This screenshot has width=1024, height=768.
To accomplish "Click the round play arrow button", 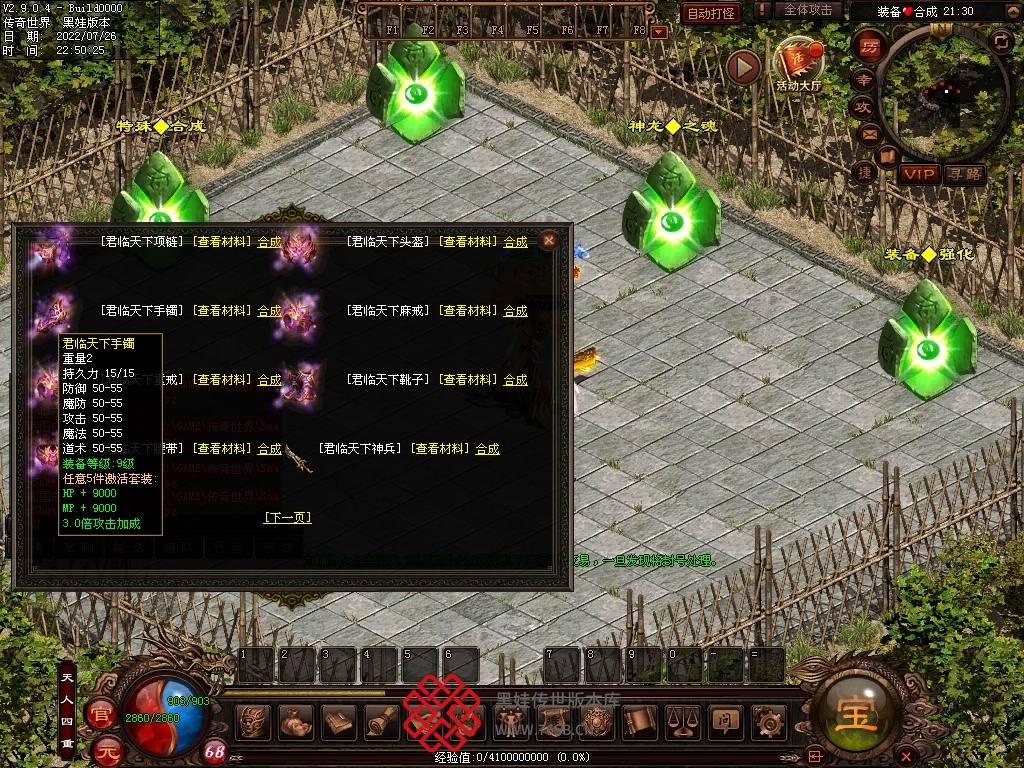I will [x=743, y=67].
